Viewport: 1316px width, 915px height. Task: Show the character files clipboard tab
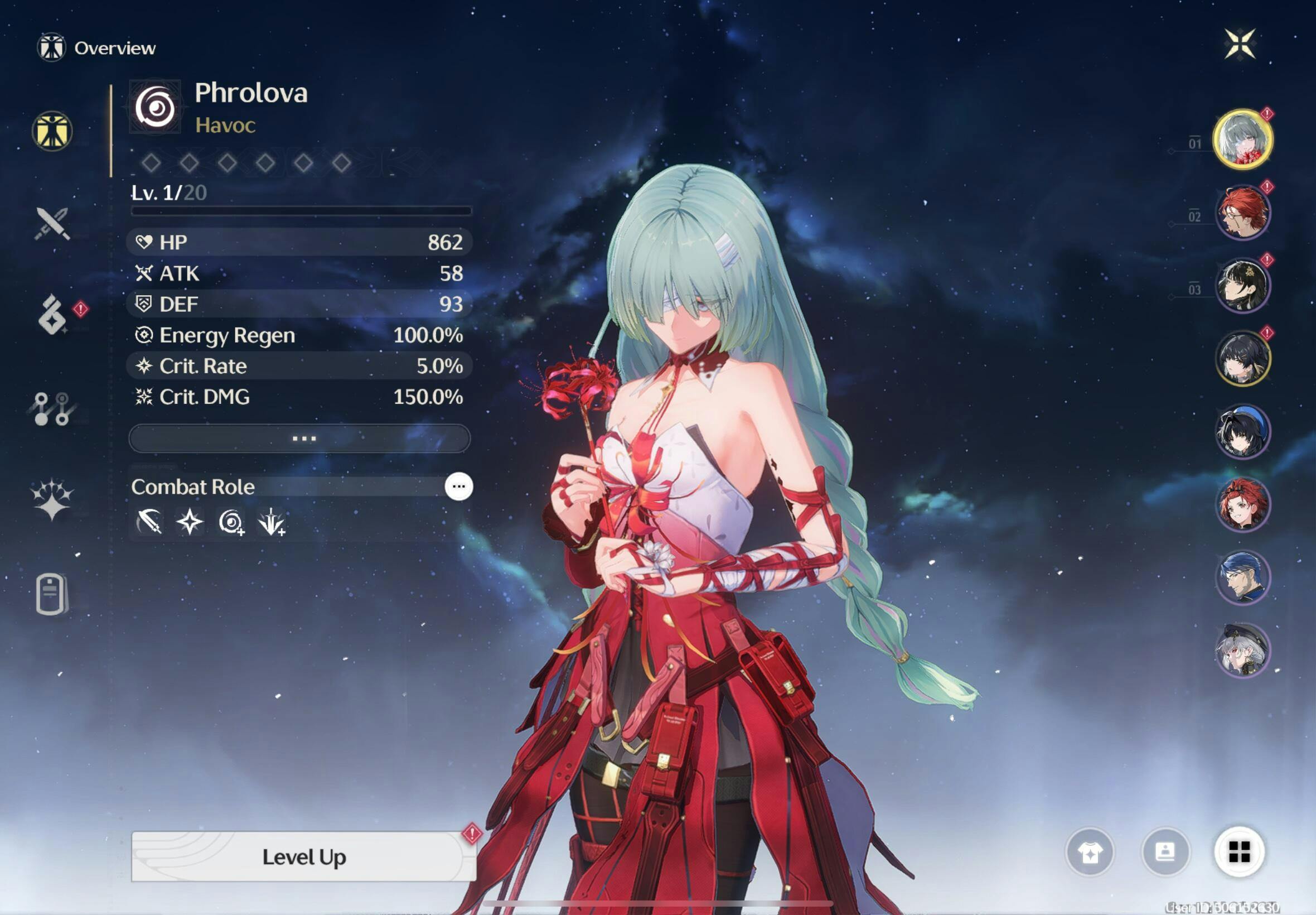(x=51, y=594)
